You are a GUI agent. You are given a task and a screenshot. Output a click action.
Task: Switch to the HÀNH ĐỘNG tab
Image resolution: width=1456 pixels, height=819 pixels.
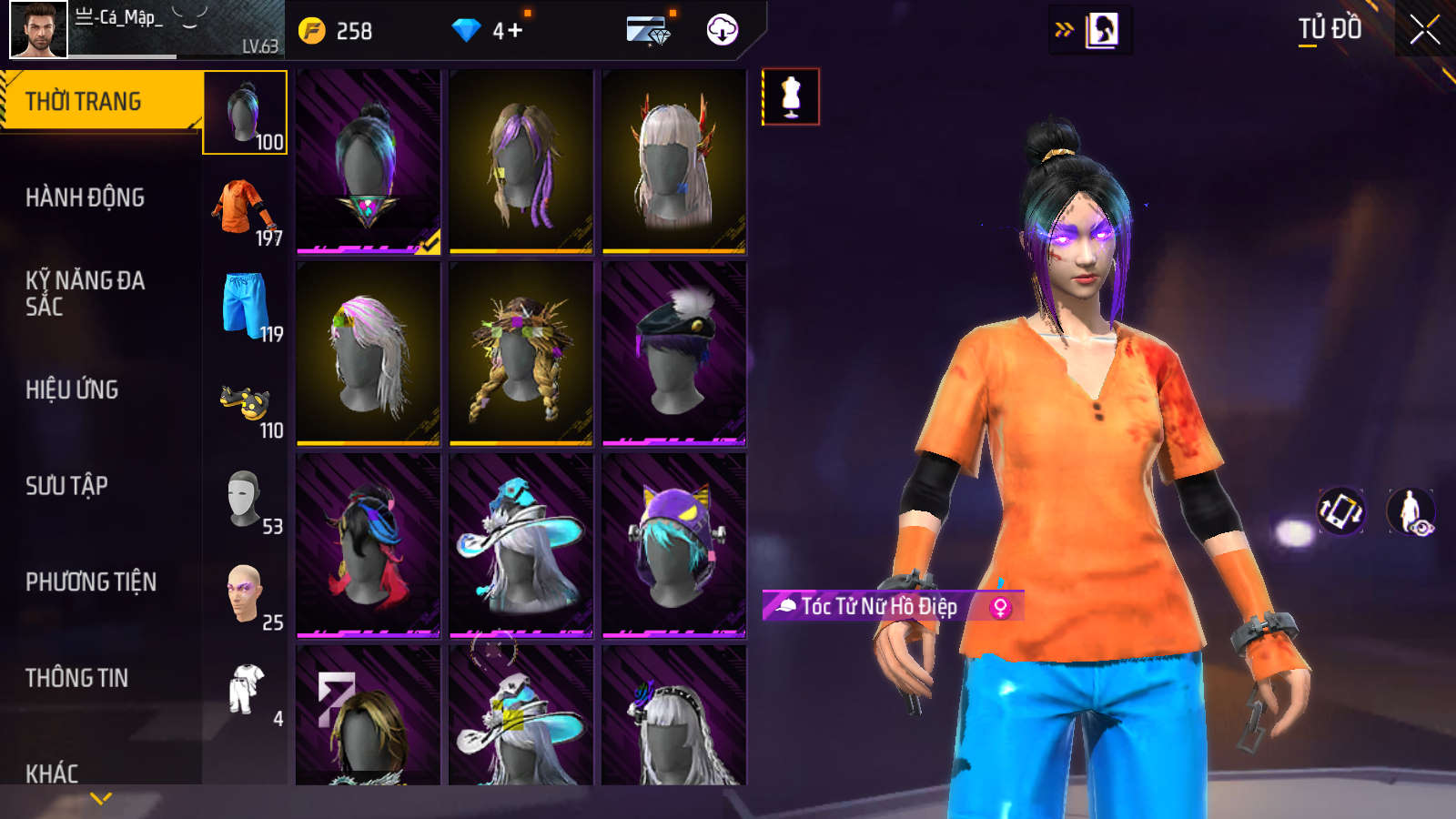pyautogui.click(x=85, y=197)
